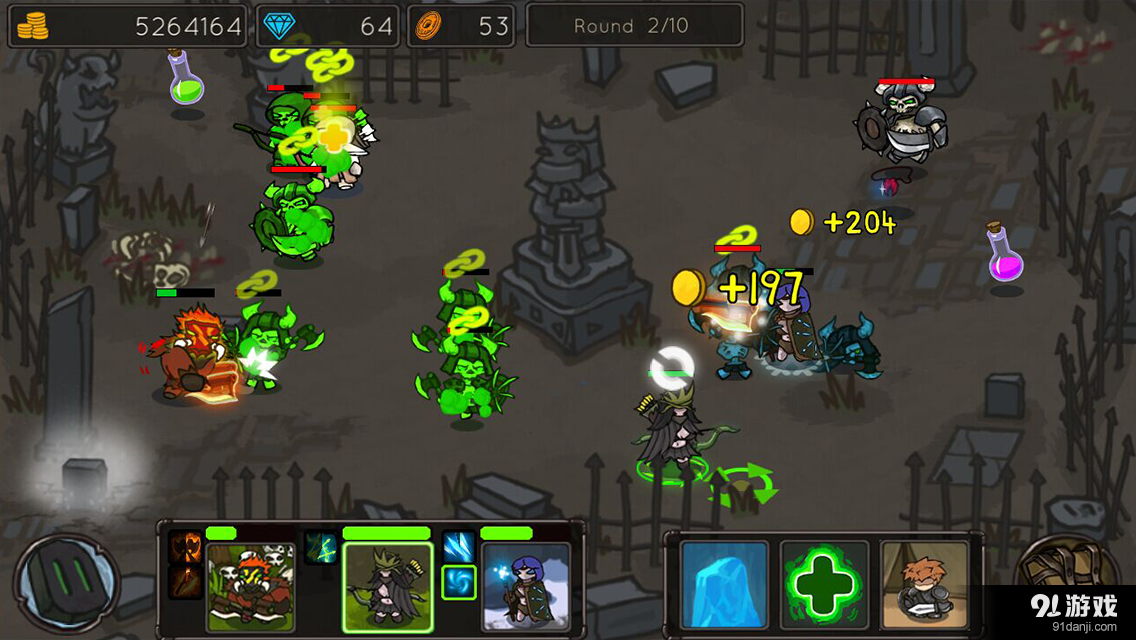
Task: Select the red-haired barbarian hero portrait
Action: click(250, 585)
